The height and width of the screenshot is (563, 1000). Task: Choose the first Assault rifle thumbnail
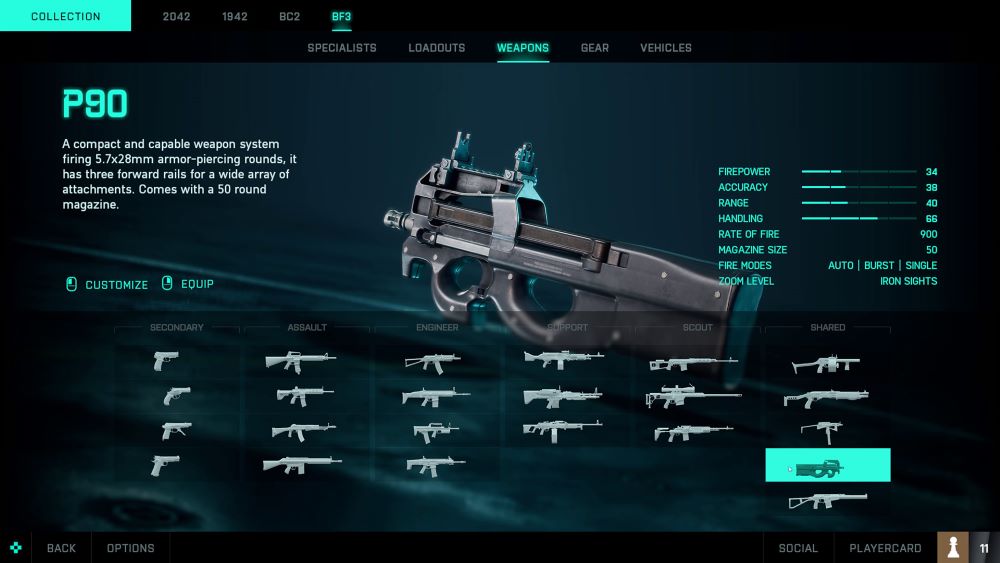coord(301,360)
